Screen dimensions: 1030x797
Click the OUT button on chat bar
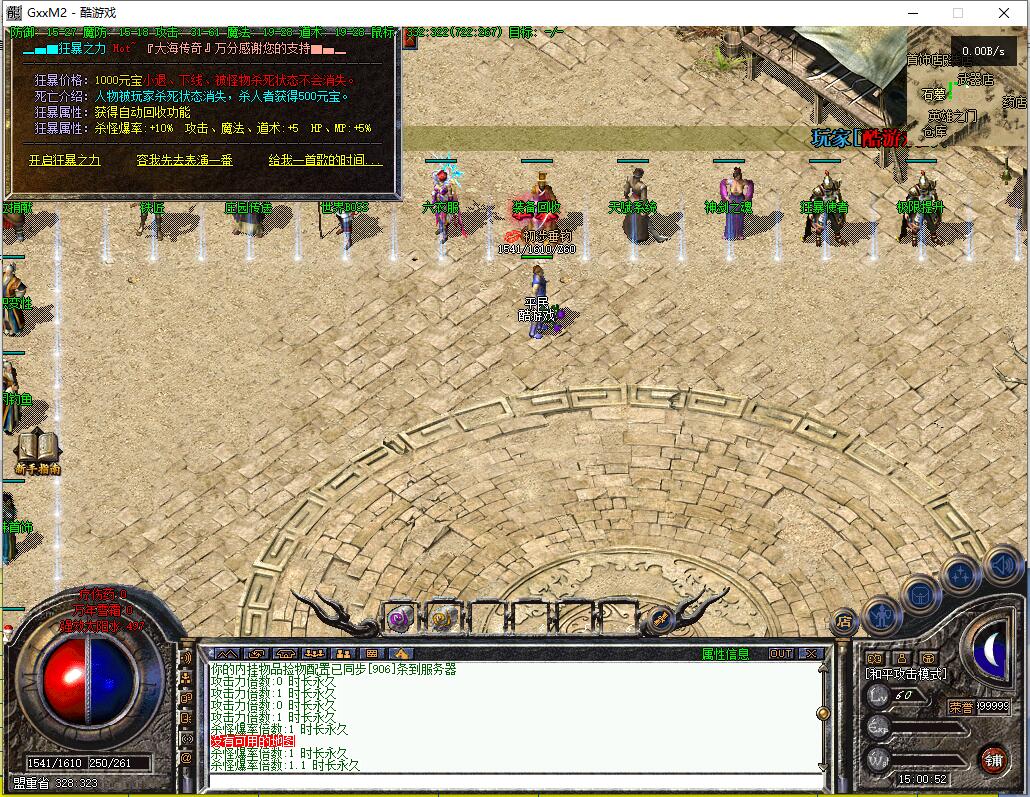pyautogui.click(x=780, y=654)
